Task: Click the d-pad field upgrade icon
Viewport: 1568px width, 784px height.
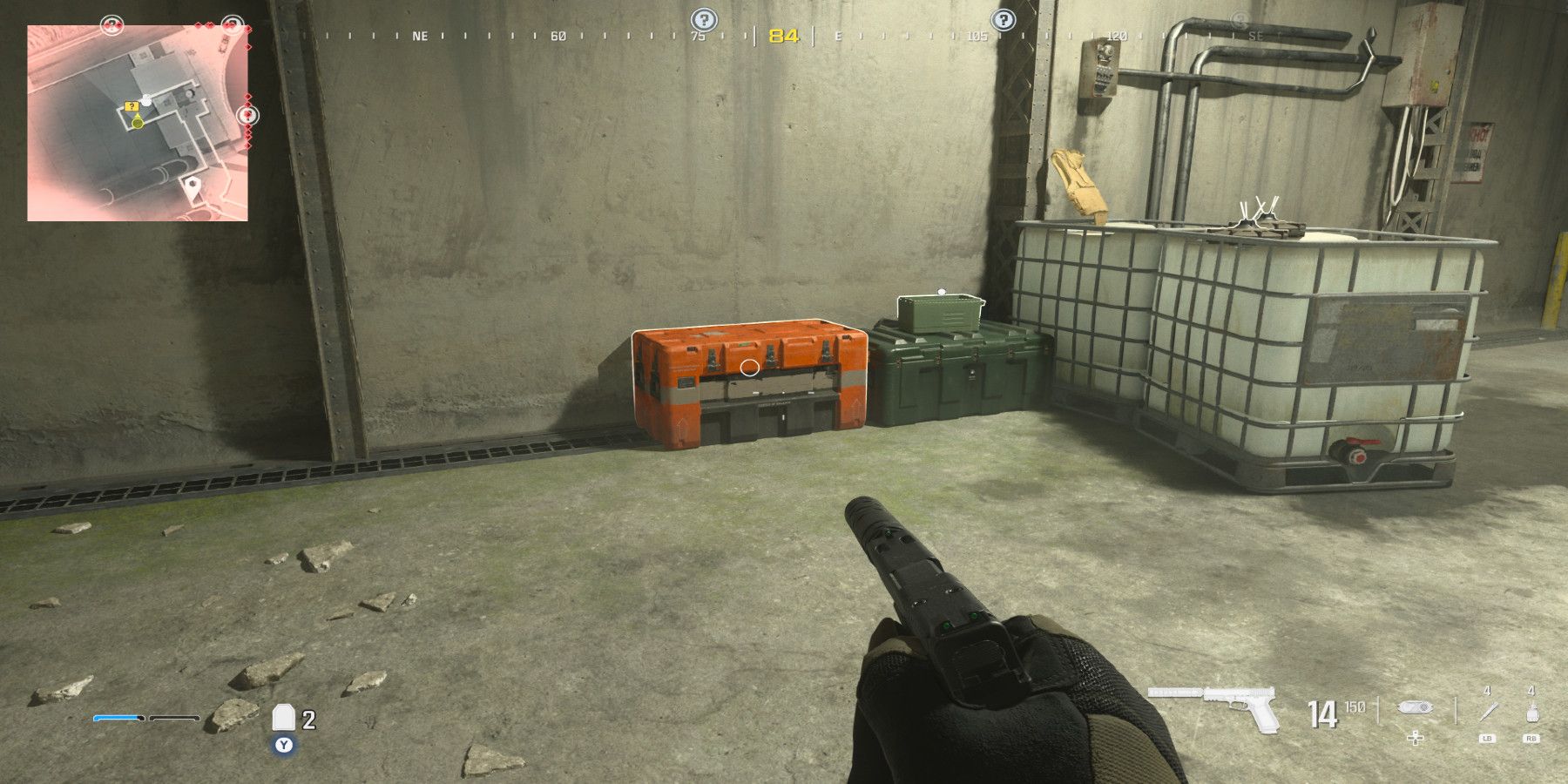Action: [x=1416, y=739]
